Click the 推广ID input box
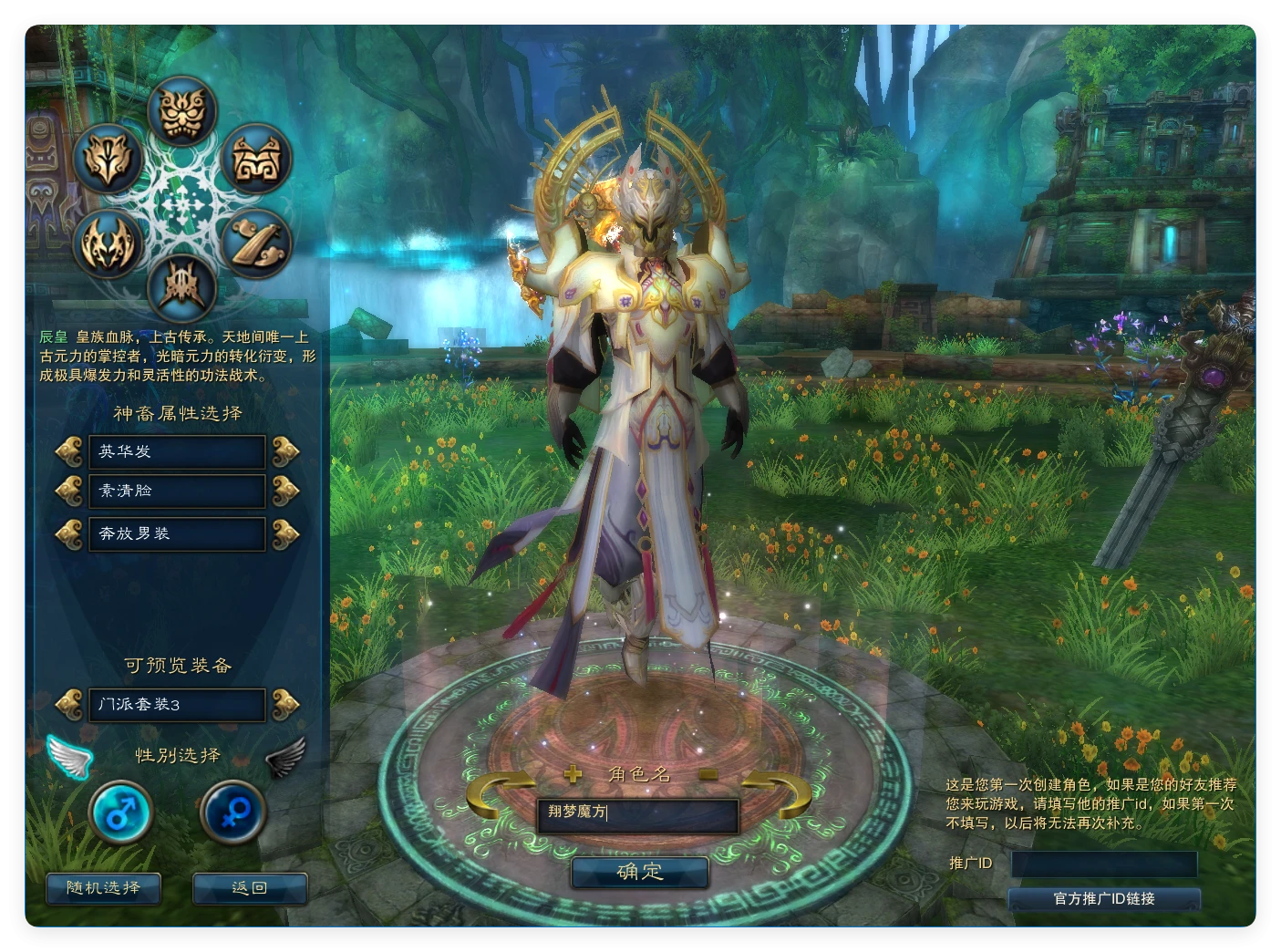1281x952 pixels. click(1104, 864)
